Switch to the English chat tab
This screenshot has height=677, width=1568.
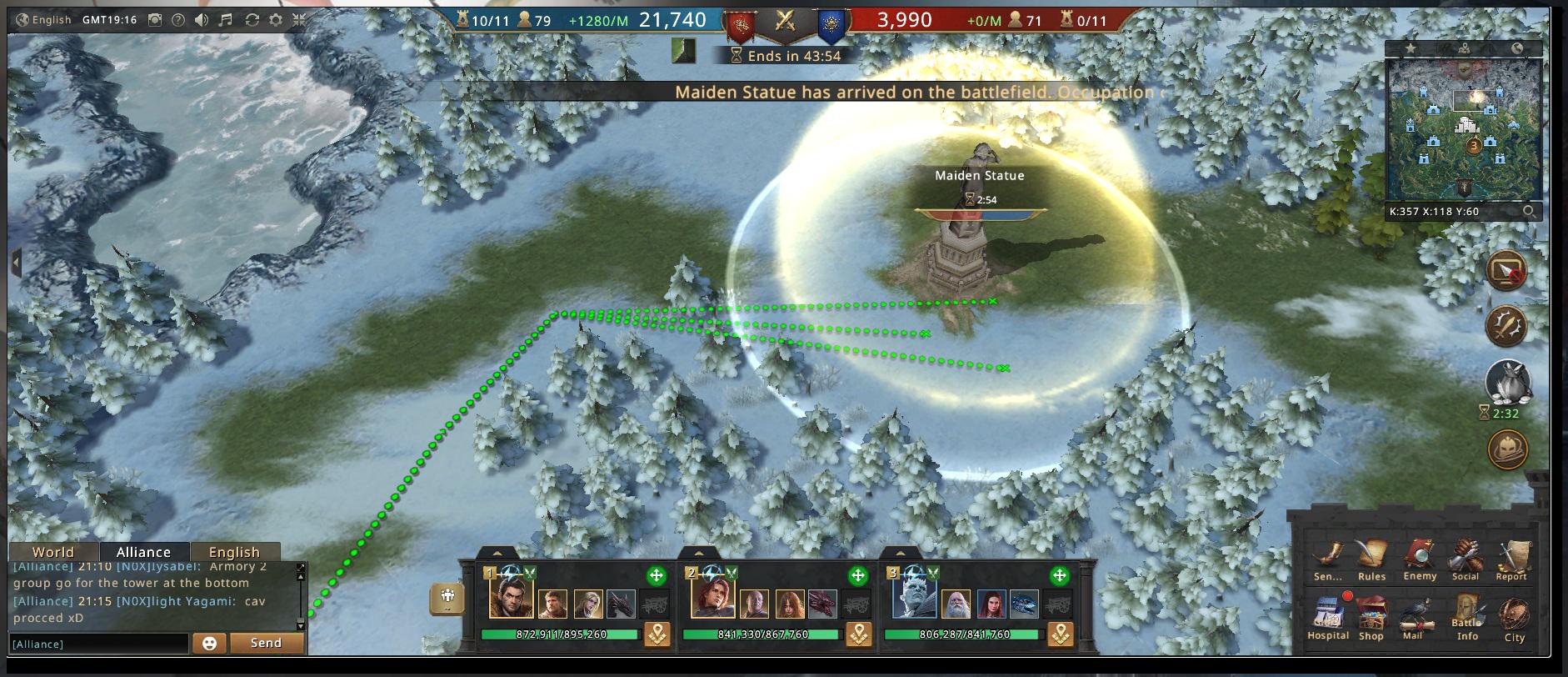click(234, 552)
